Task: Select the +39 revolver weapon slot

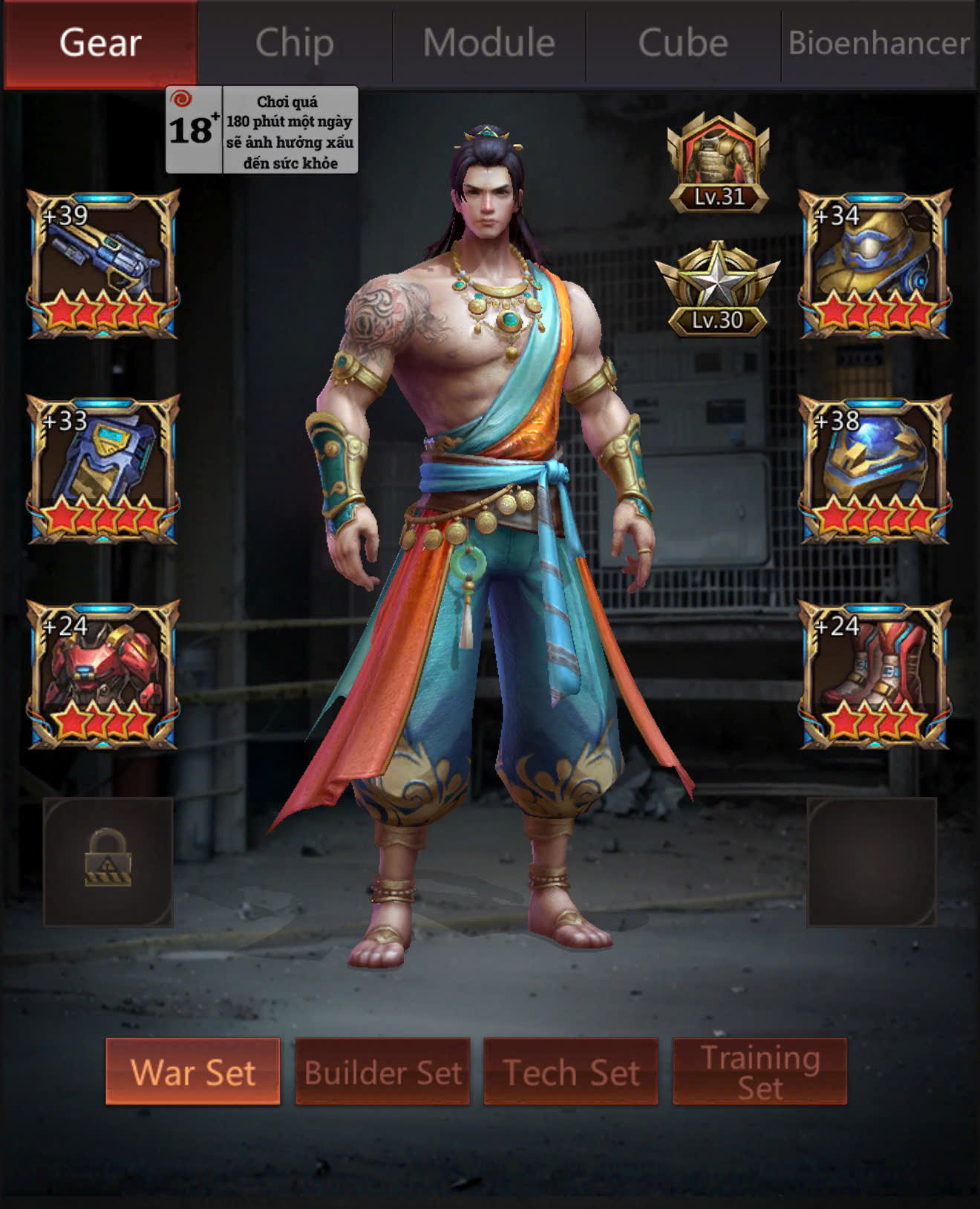Action: (103, 264)
